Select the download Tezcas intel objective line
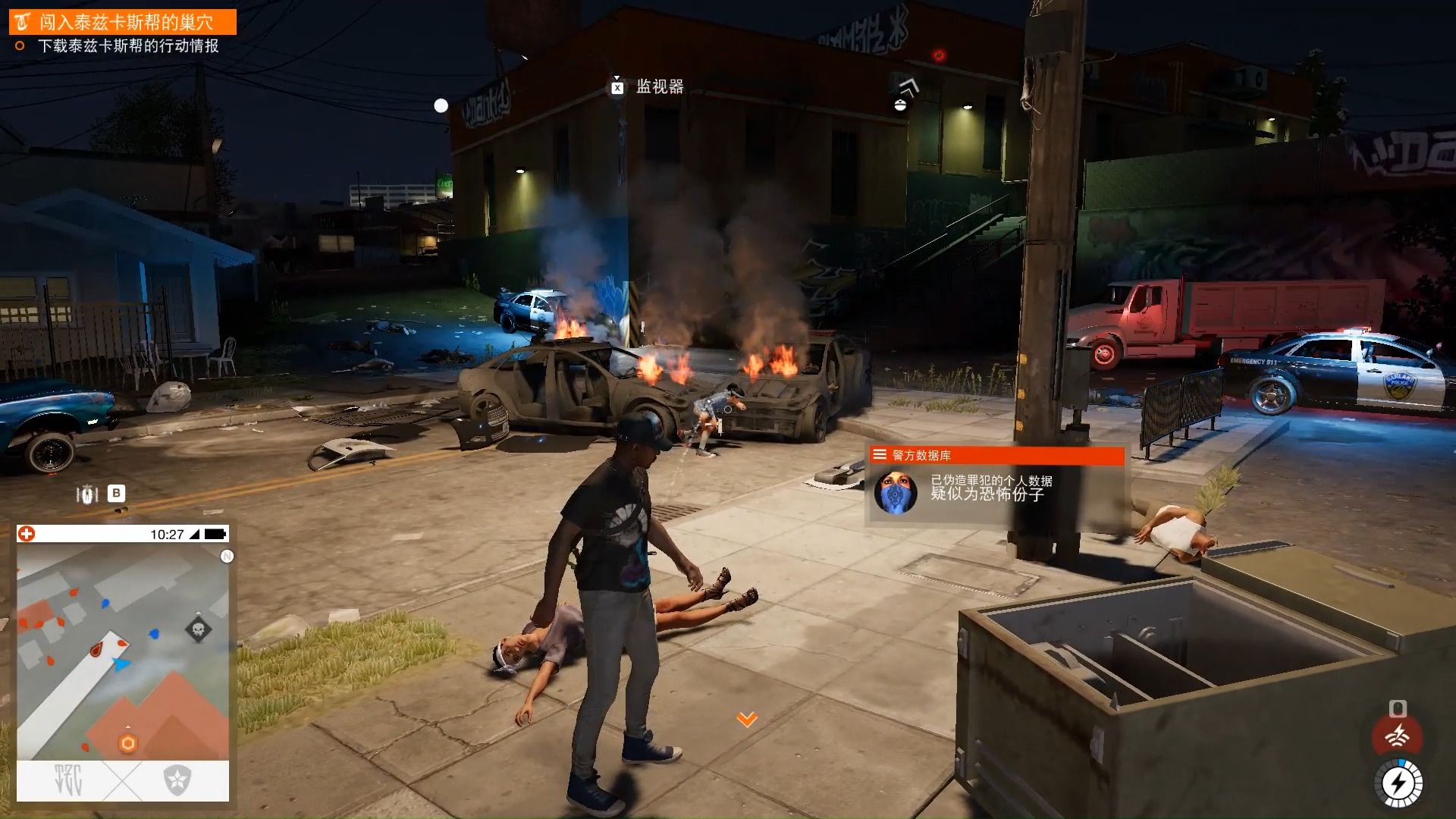The width and height of the screenshot is (1456, 819). 128,46
